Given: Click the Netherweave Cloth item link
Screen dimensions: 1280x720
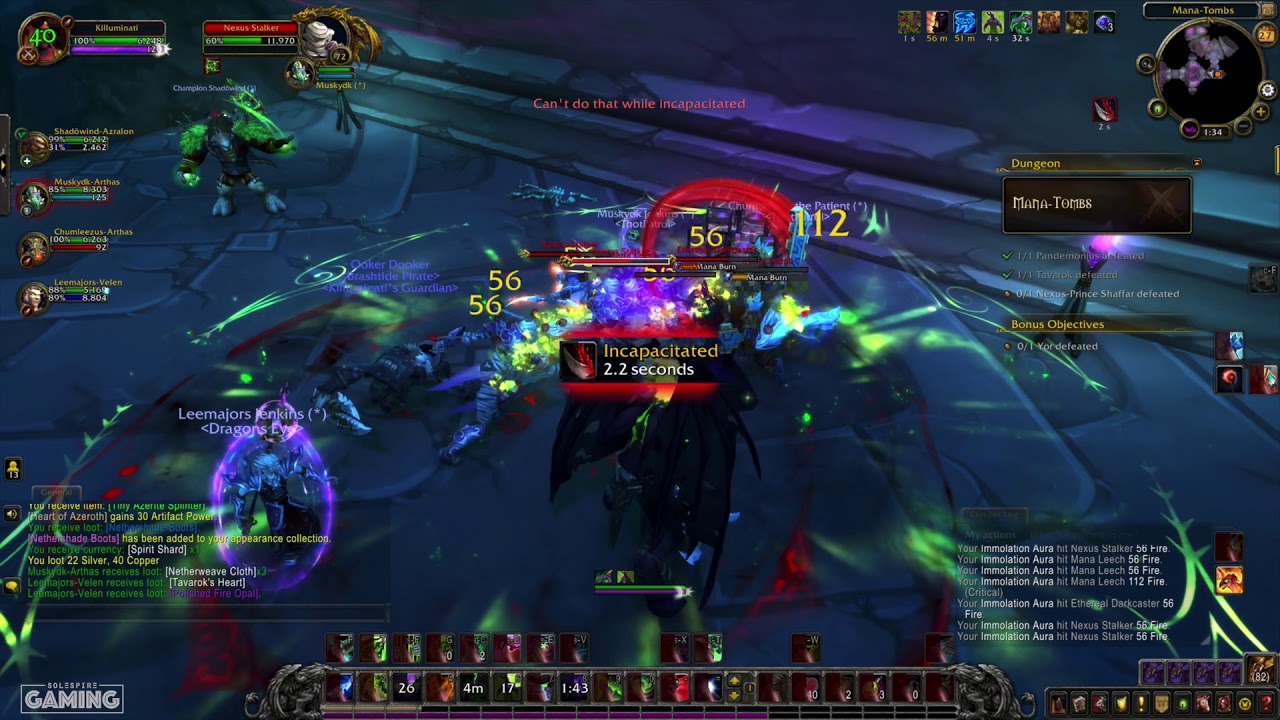Looking at the screenshot, I should (209, 571).
